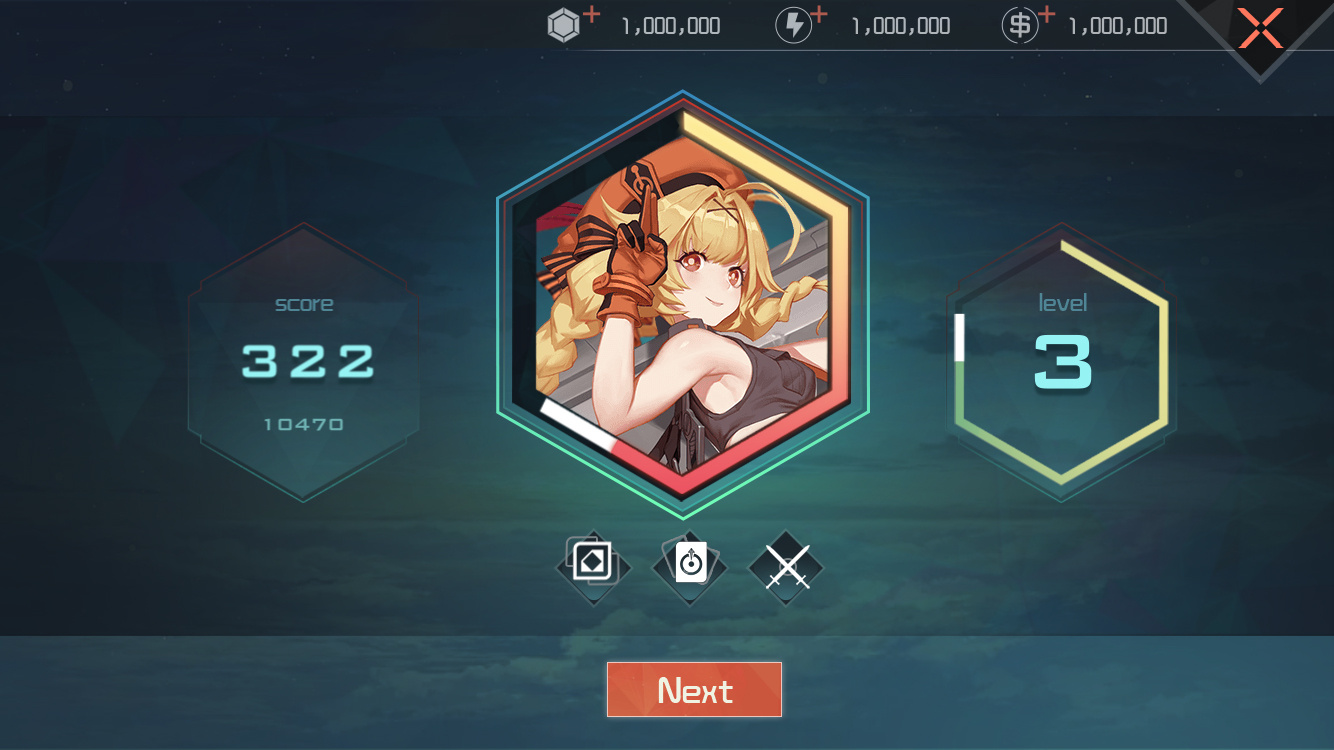The image size is (1334, 750).
Task: Open the white card target icon
Action: (x=690, y=566)
